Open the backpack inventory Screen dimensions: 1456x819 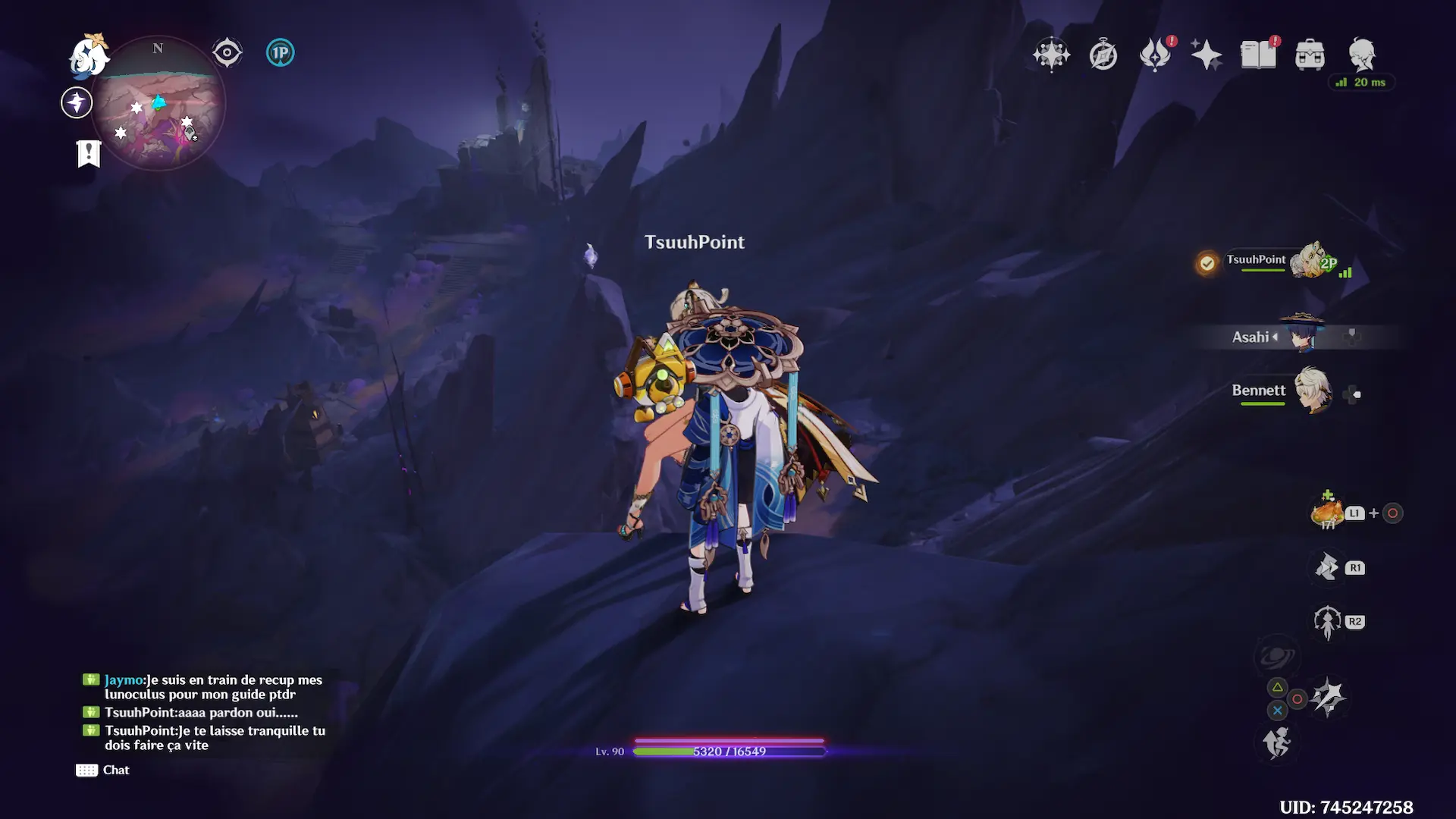1310,55
